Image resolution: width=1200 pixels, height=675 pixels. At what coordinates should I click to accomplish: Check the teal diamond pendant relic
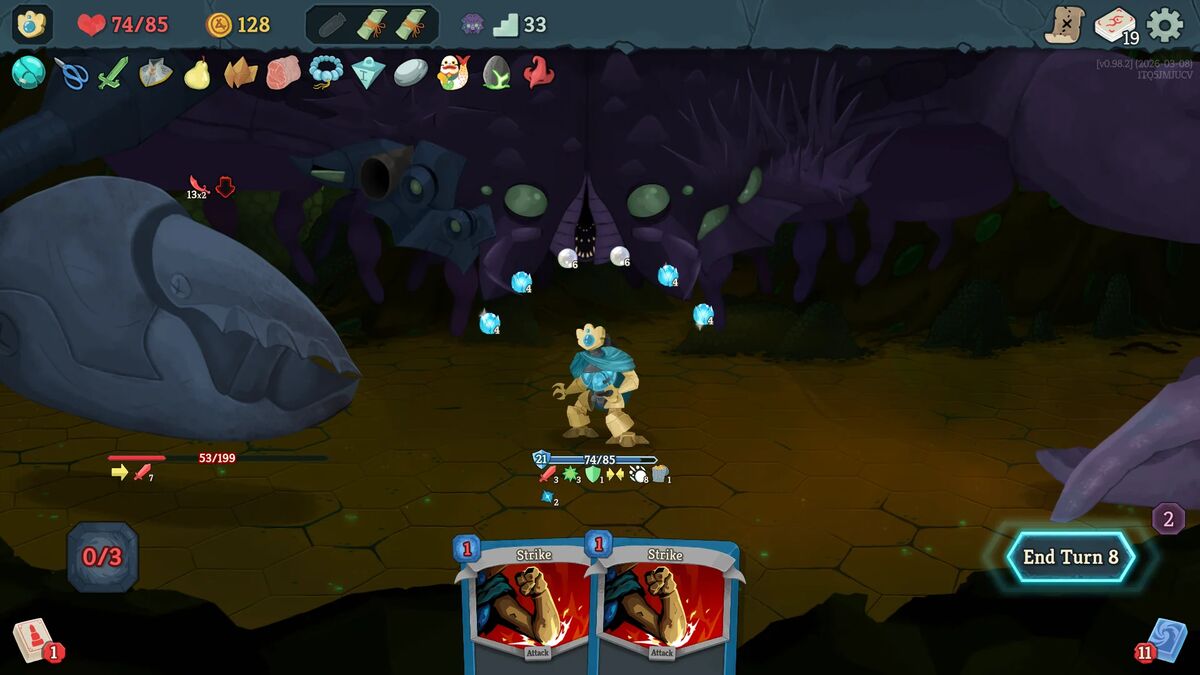(368, 73)
